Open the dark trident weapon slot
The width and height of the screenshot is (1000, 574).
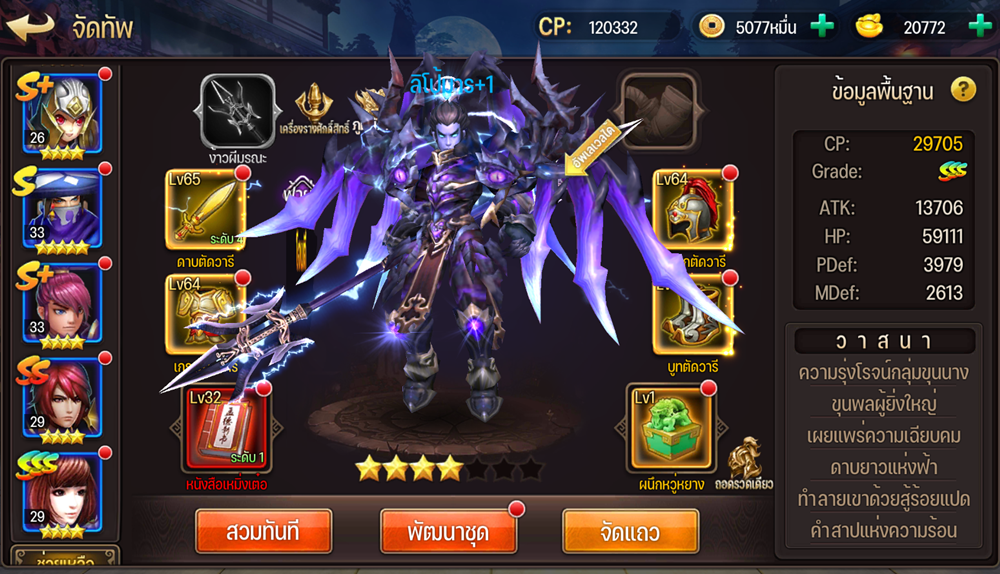238,111
